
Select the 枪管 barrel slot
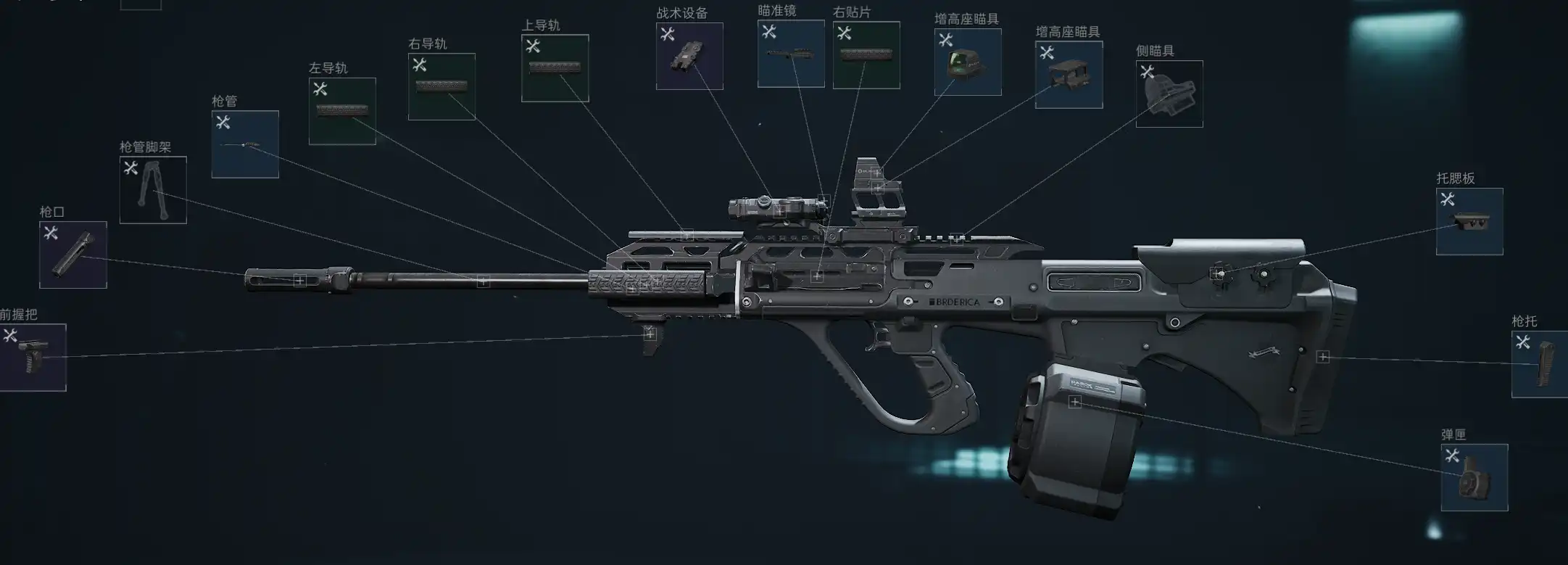click(245, 144)
